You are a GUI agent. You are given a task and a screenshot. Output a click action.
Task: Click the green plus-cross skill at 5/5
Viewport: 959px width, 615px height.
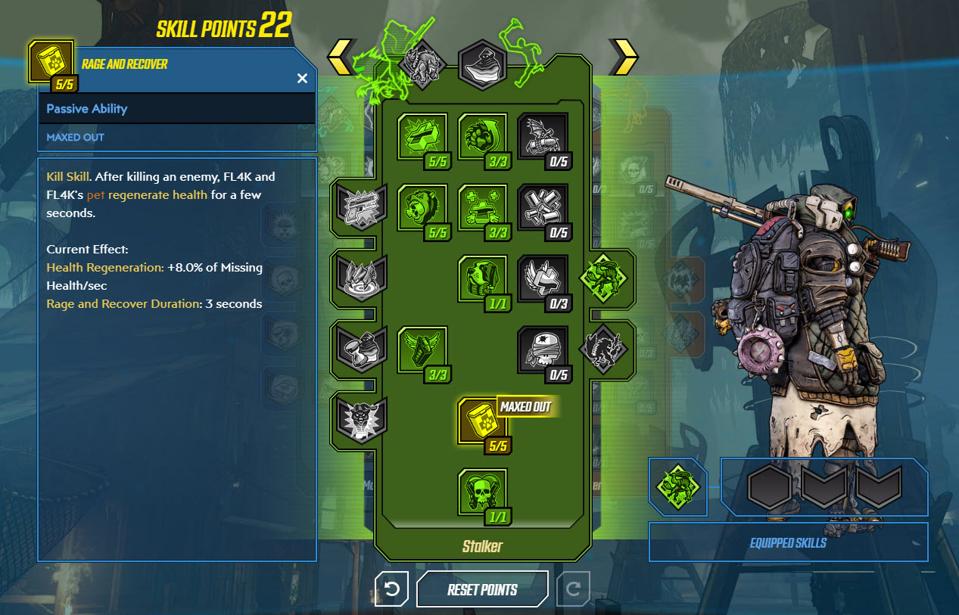coord(422,137)
